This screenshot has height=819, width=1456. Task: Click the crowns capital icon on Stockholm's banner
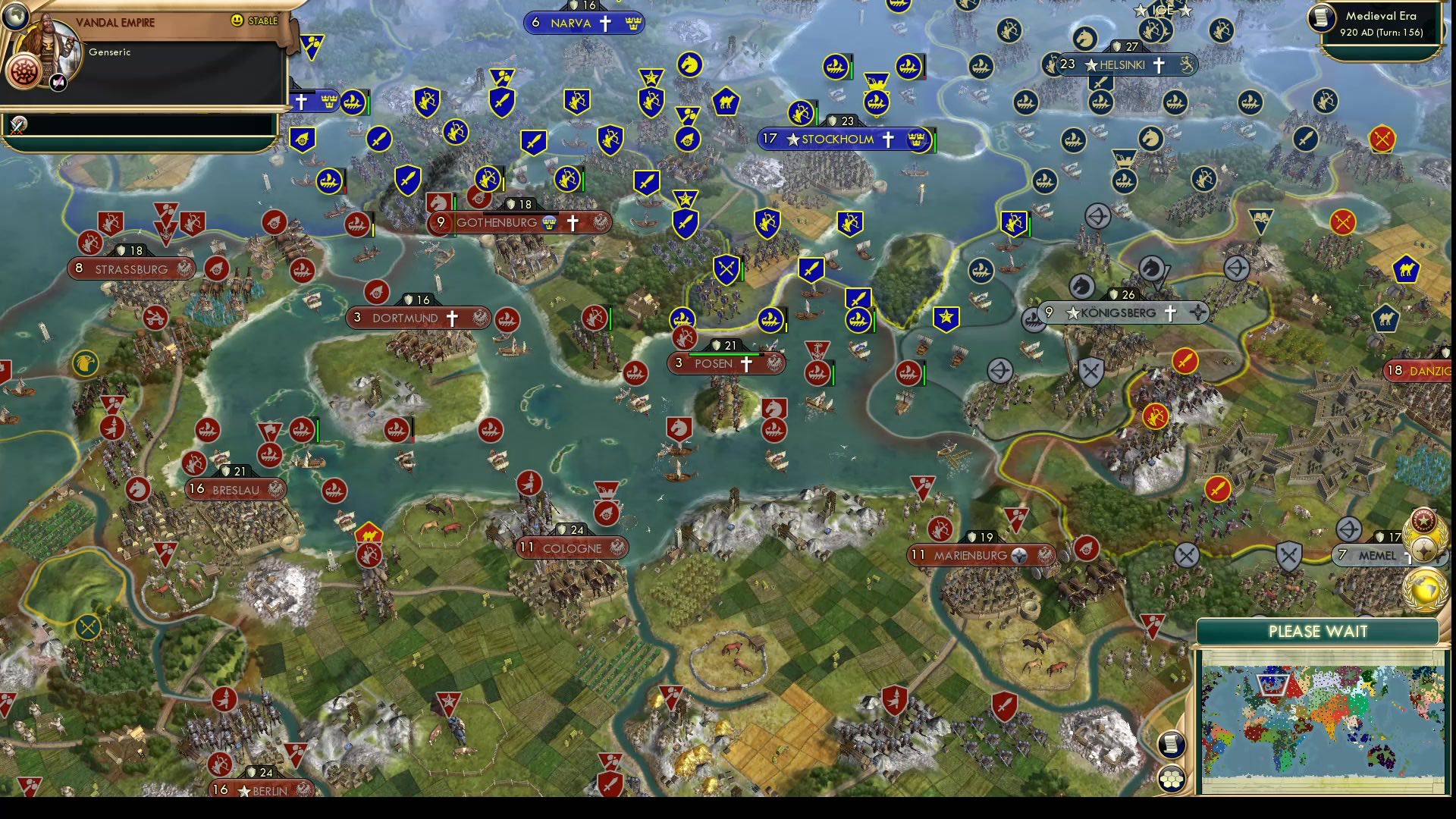coord(917,140)
